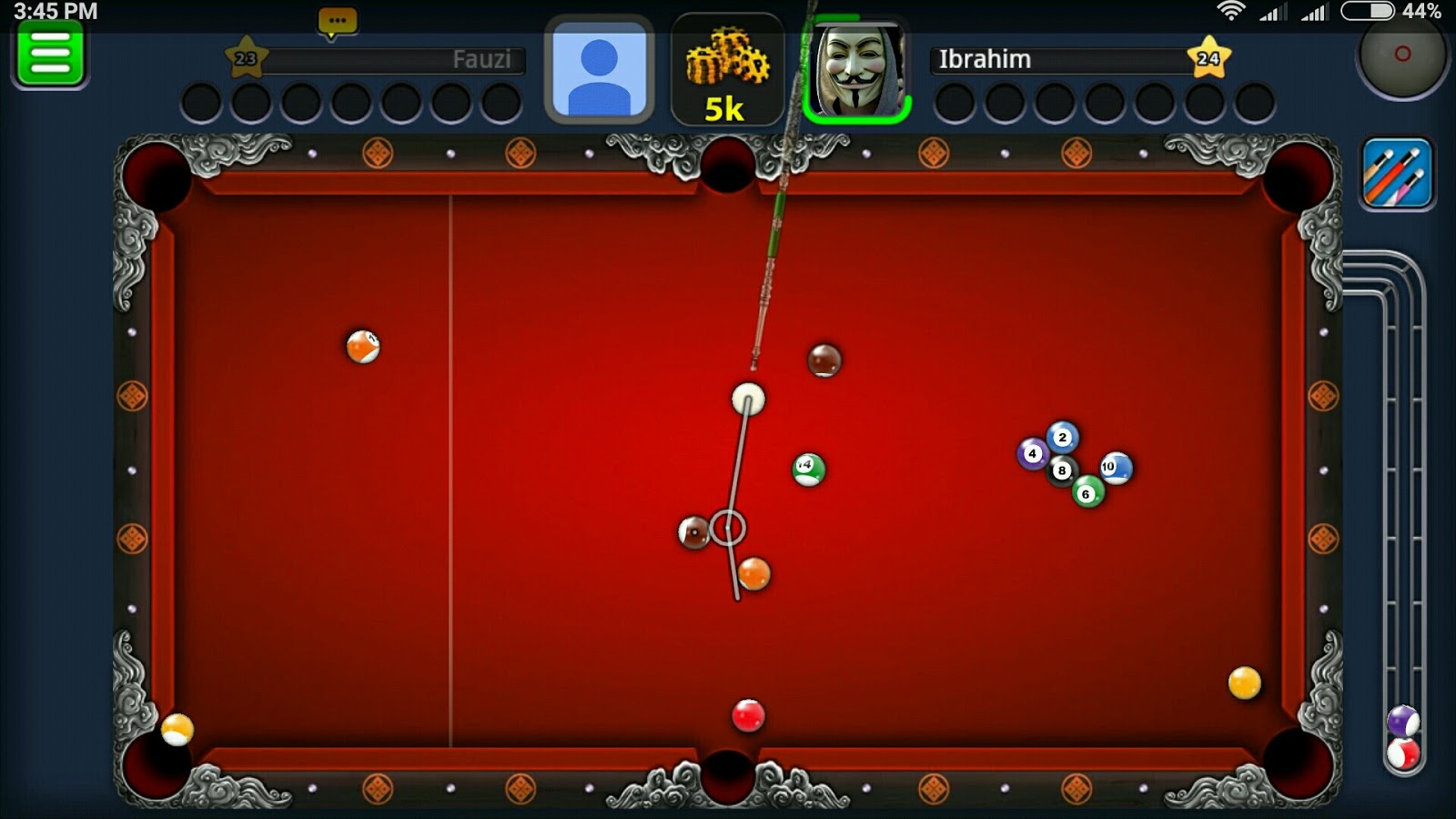Image resolution: width=1456 pixels, height=819 pixels.
Task: Tap the white cue ball on table
Action: [x=748, y=396]
